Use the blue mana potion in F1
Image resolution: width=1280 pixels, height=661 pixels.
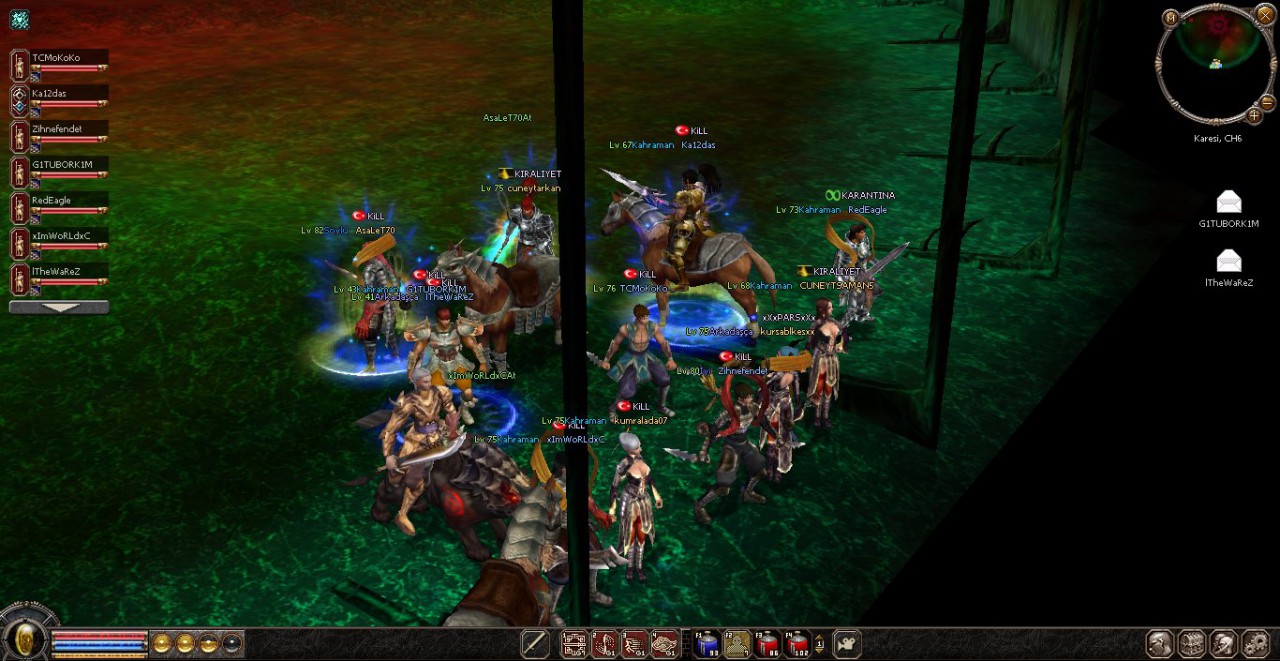[707, 644]
